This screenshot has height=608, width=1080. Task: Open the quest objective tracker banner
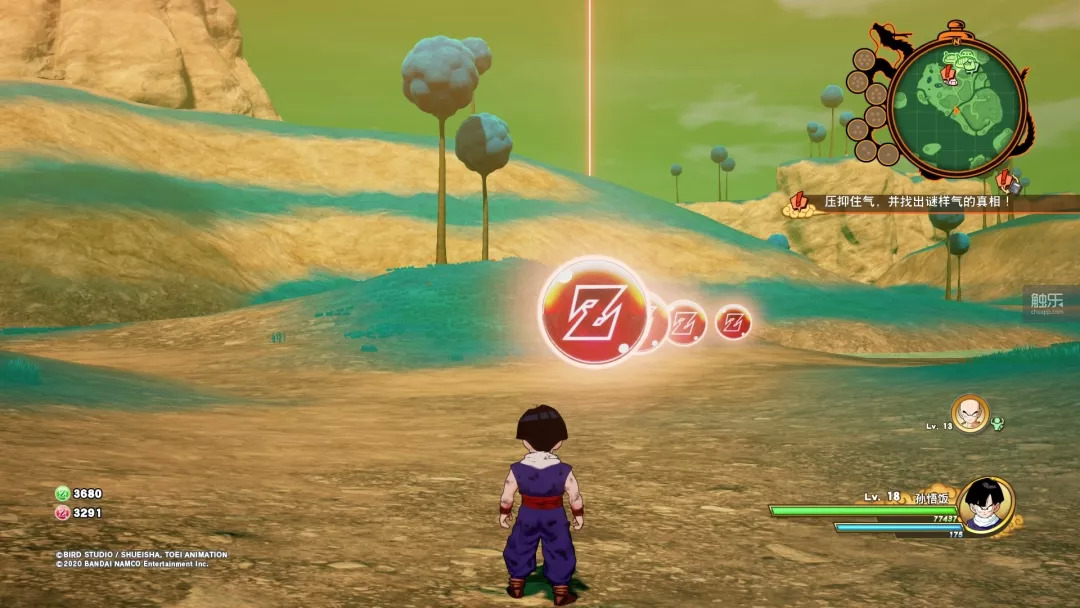(x=915, y=202)
